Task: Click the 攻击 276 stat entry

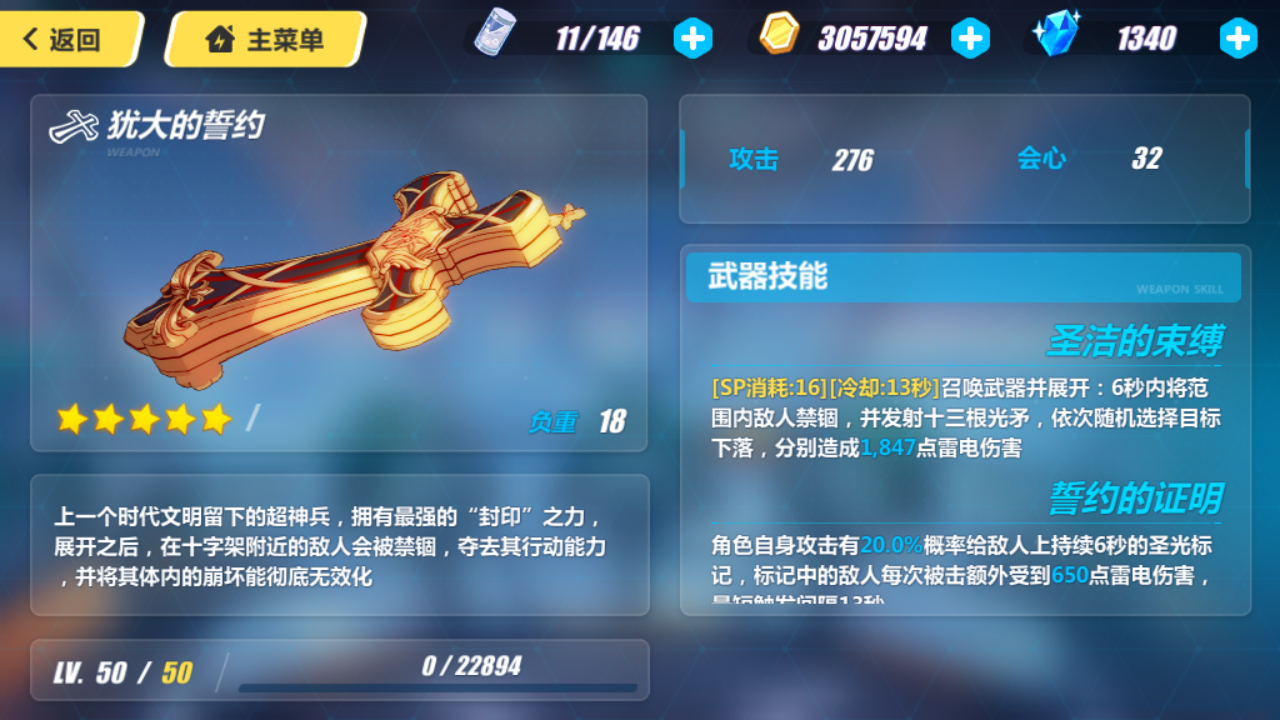Action: click(x=800, y=160)
